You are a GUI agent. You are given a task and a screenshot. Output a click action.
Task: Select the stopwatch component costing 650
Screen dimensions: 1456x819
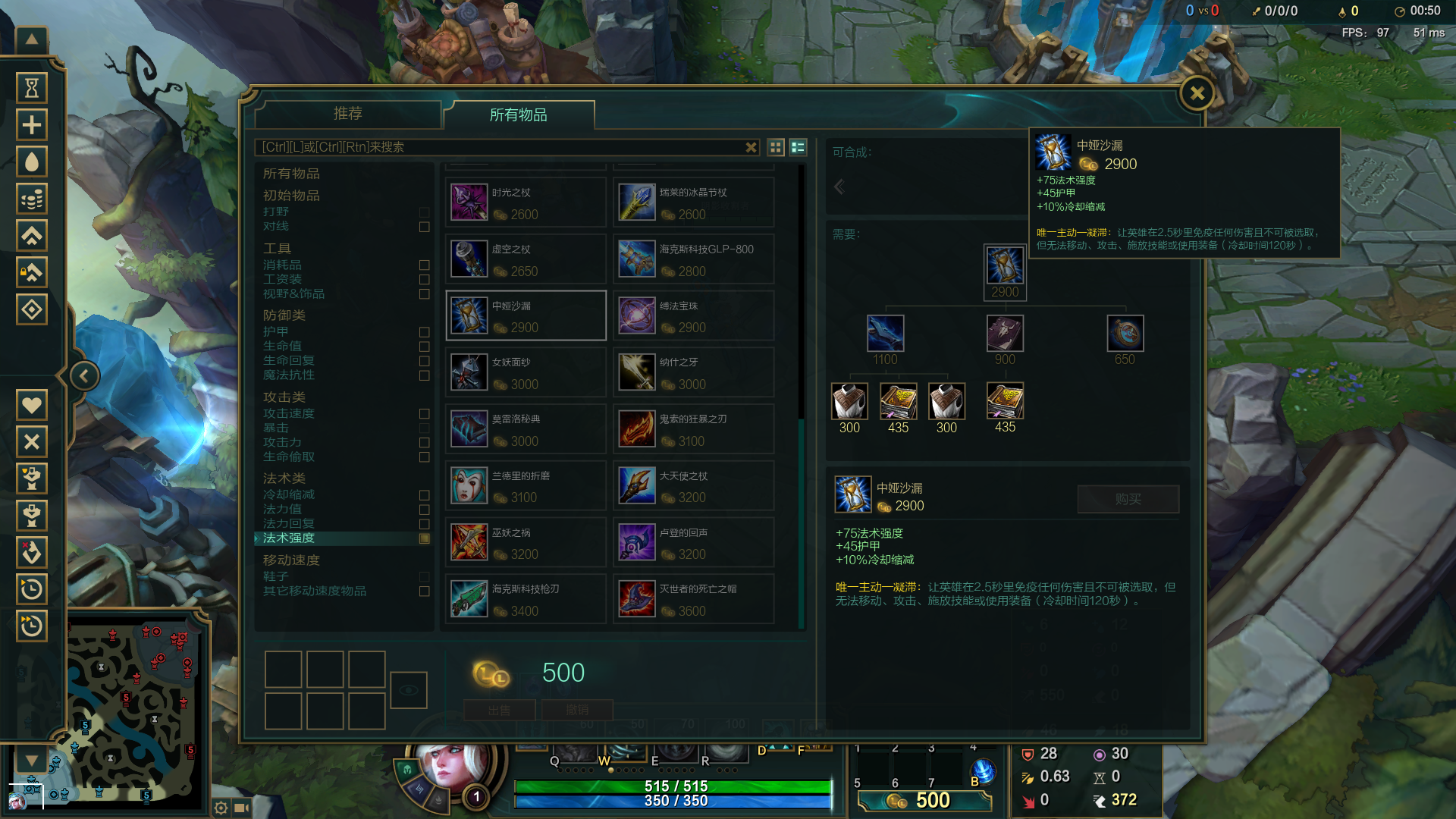pos(1125,334)
